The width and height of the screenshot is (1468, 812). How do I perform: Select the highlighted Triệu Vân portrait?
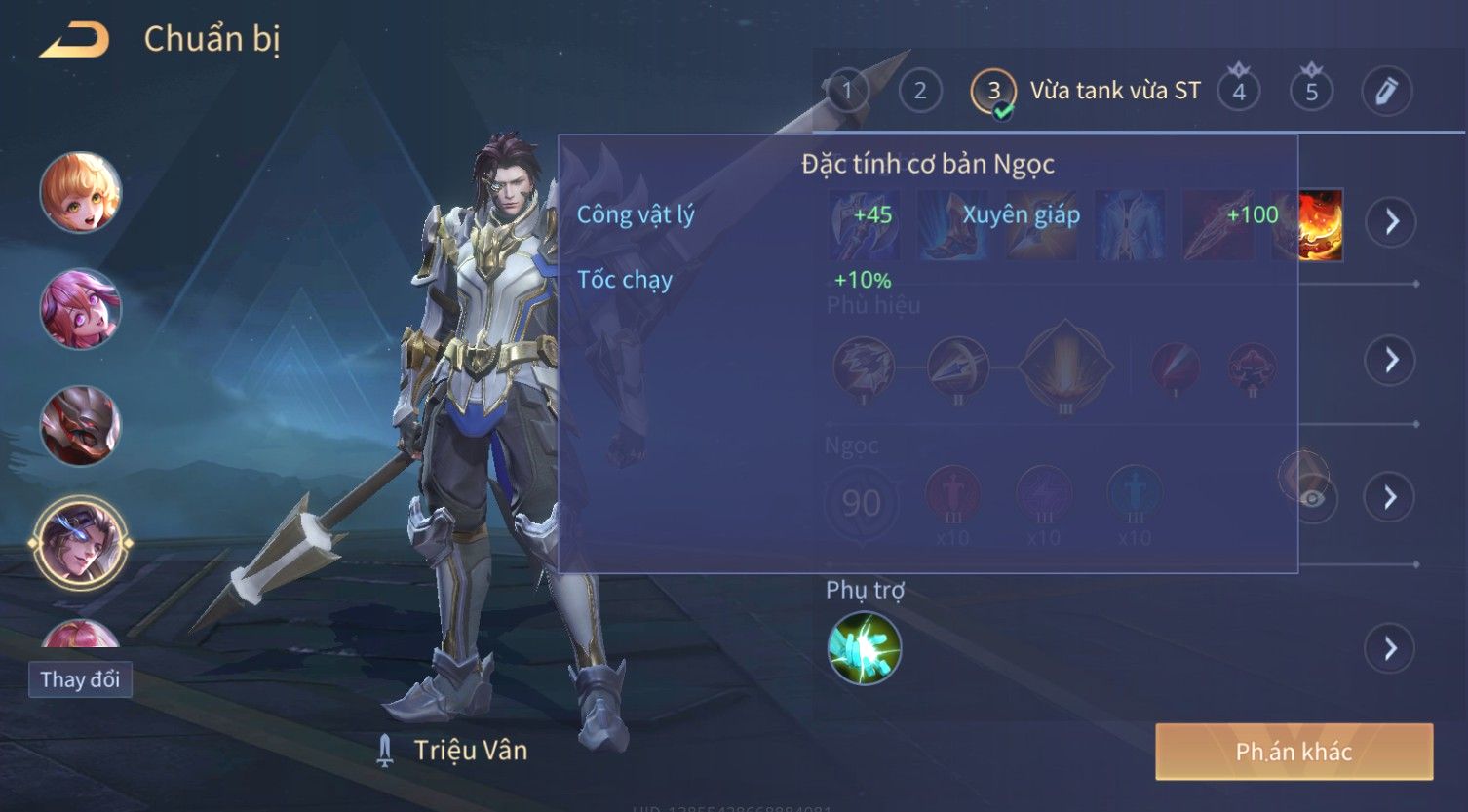tap(80, 543)
